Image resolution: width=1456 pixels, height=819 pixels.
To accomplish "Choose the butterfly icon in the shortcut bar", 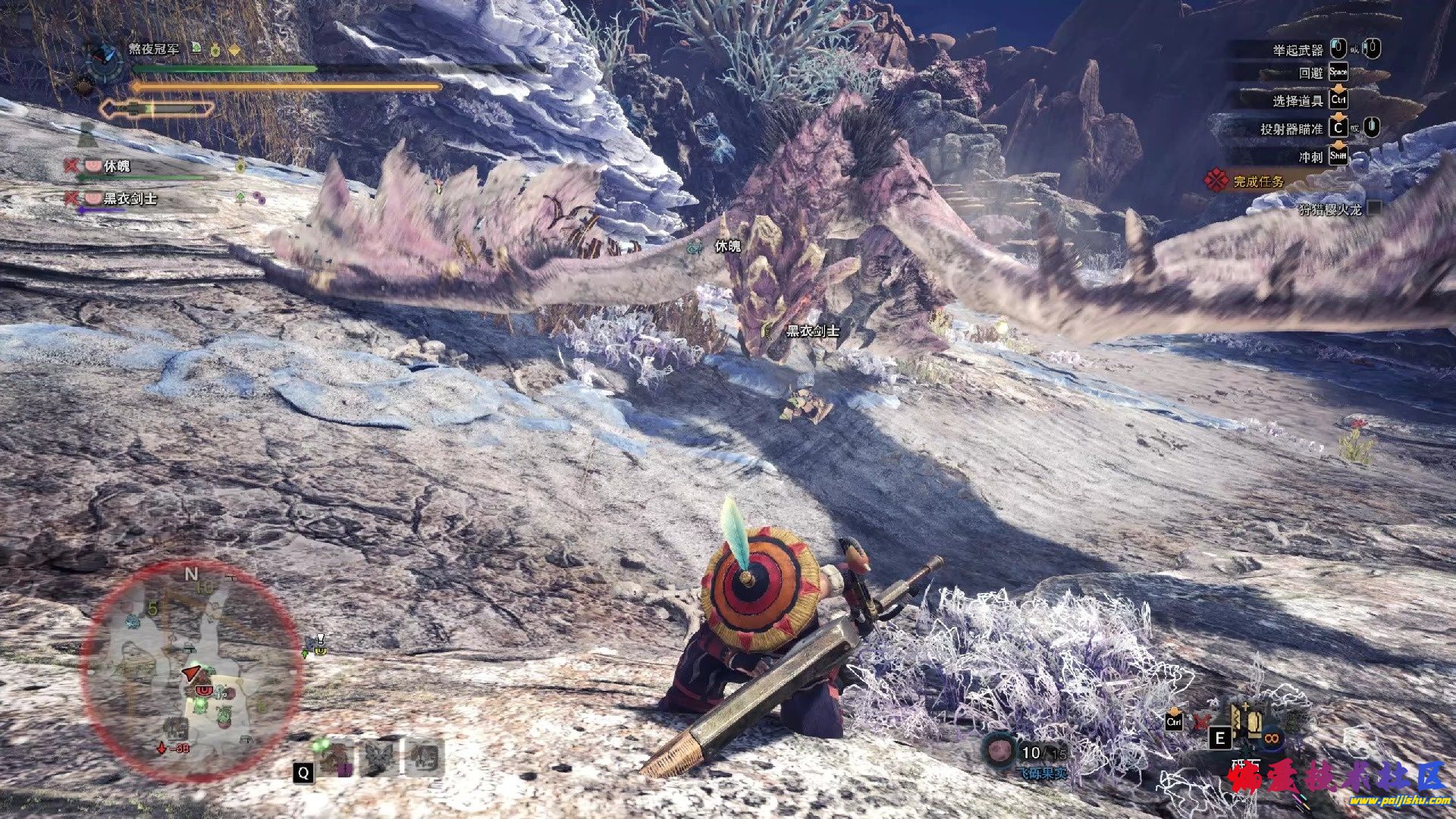I will pyautogui.click(x=378, y=757).
